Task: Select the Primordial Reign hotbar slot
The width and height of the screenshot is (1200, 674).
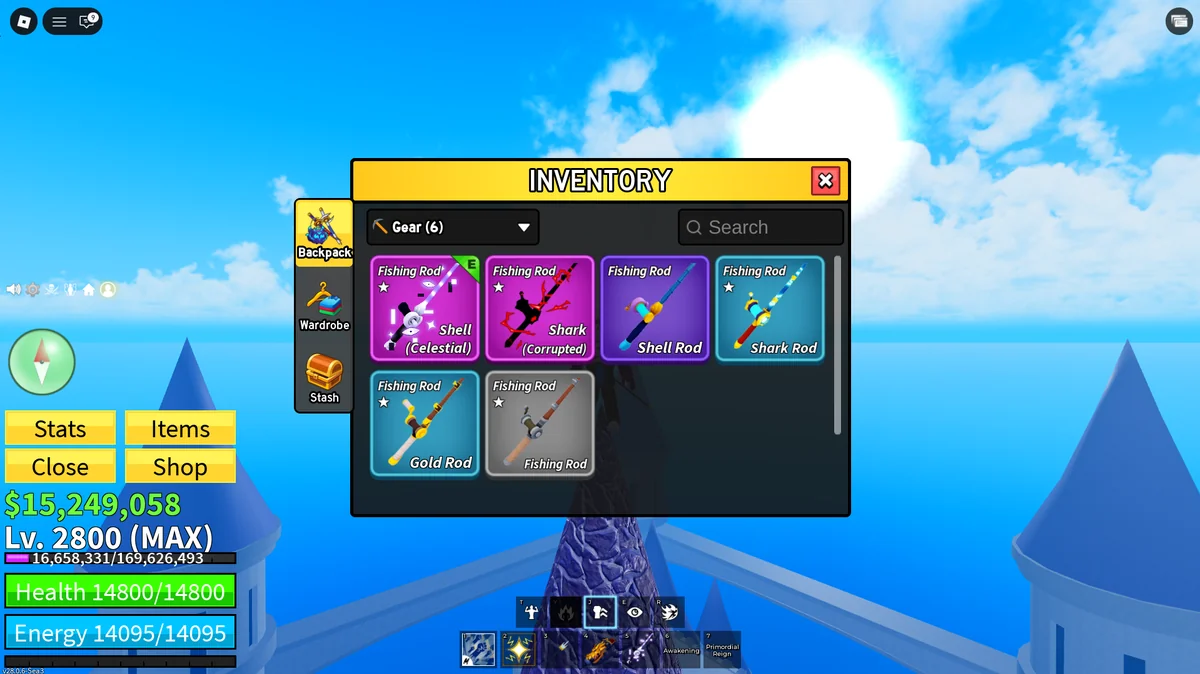Action: [722, 650]
